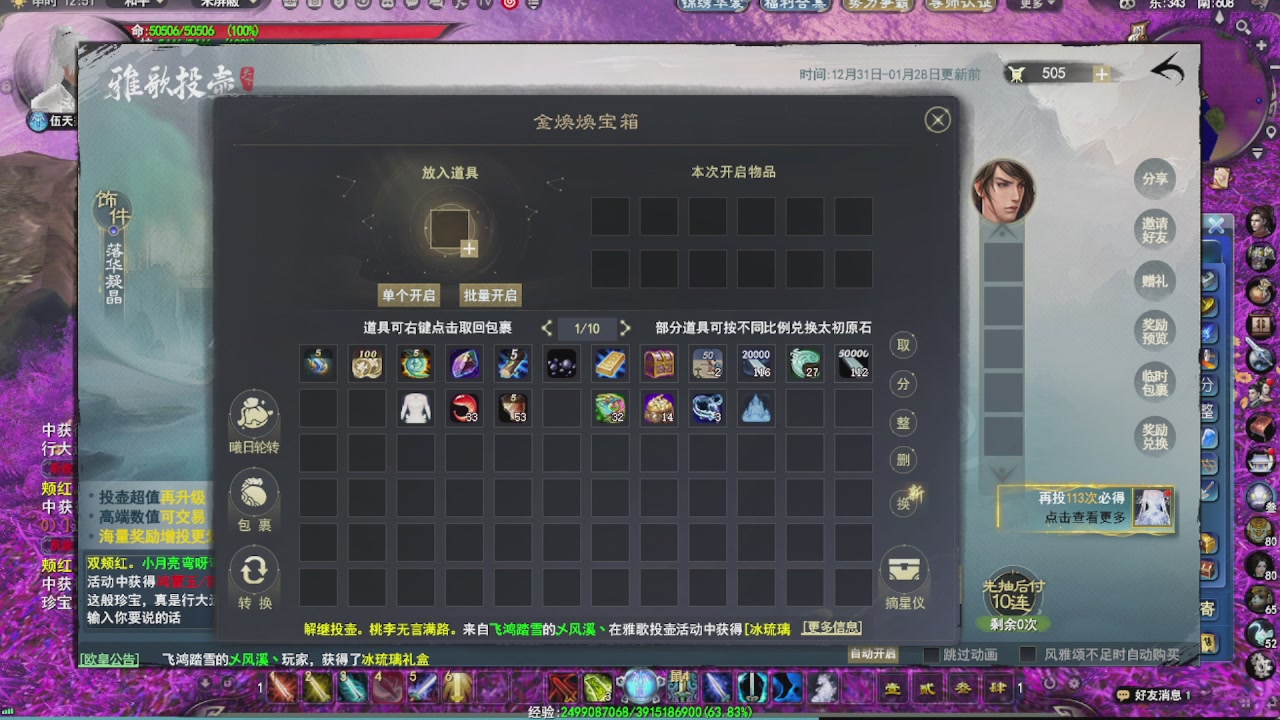This screenshot has height=720, width=1280.
Task: Go back using the left page arrow
Action: click(547, 327)
